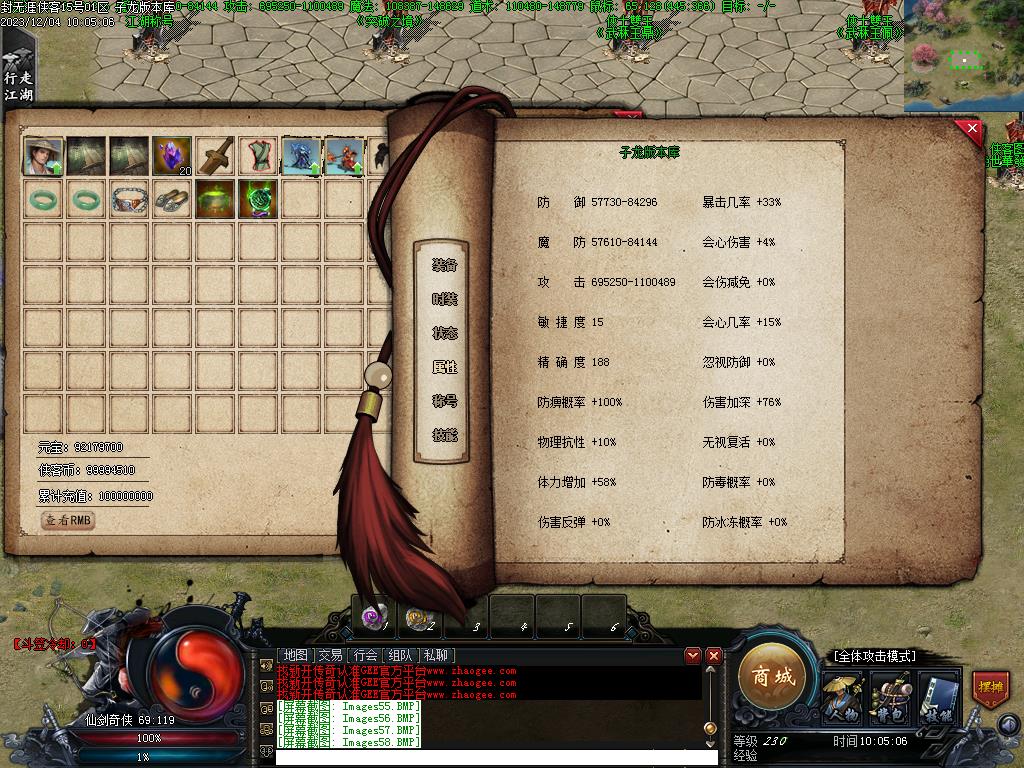The height and width of the screenshot is (768, 1024).
Task: Close the chat window with its red X
Action: 714,655
